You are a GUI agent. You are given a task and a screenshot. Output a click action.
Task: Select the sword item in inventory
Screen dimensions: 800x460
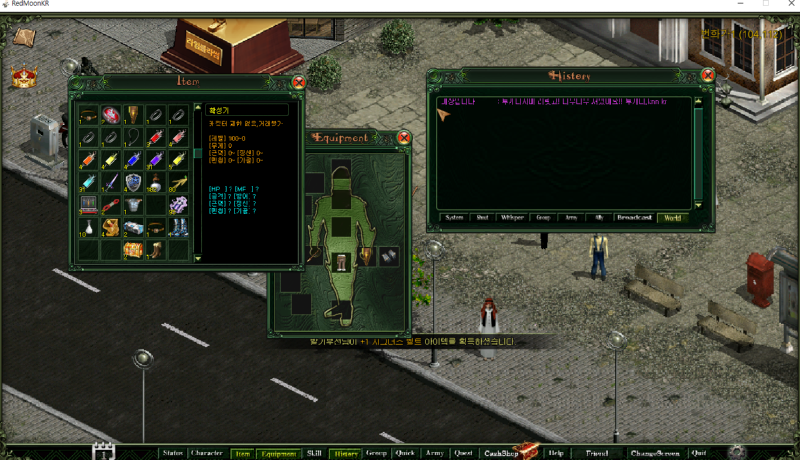point(110,182)
